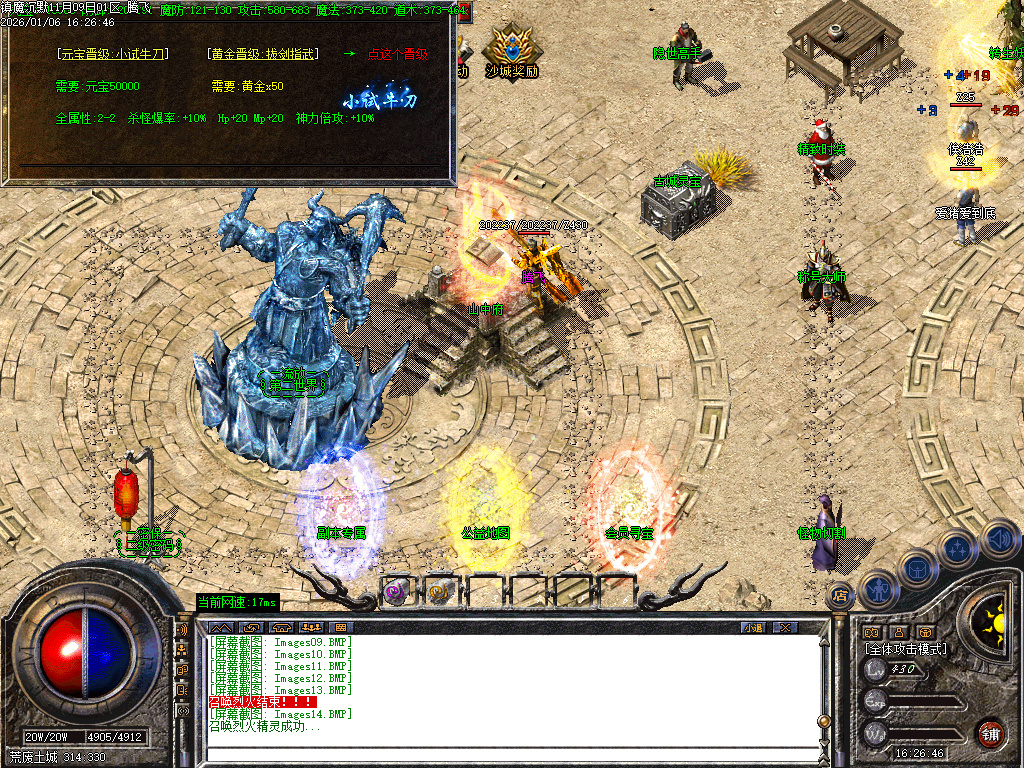The image size is (1024, 768).
Task: Choose the 元宝晋级 小试牛刀 upgrade link
Action: (x=113, y=54)
